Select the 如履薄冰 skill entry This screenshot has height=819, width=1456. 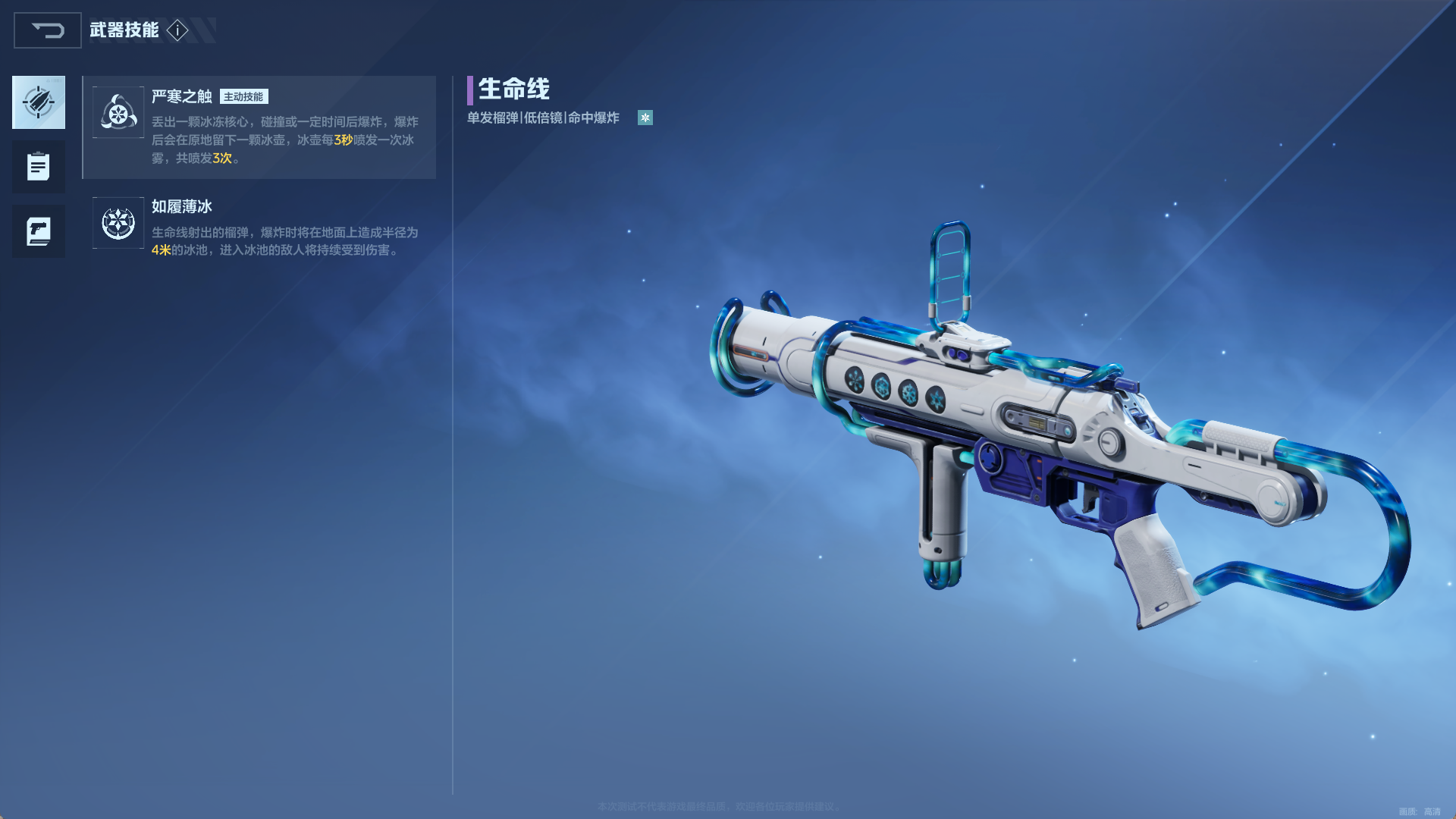pos(259,227)
